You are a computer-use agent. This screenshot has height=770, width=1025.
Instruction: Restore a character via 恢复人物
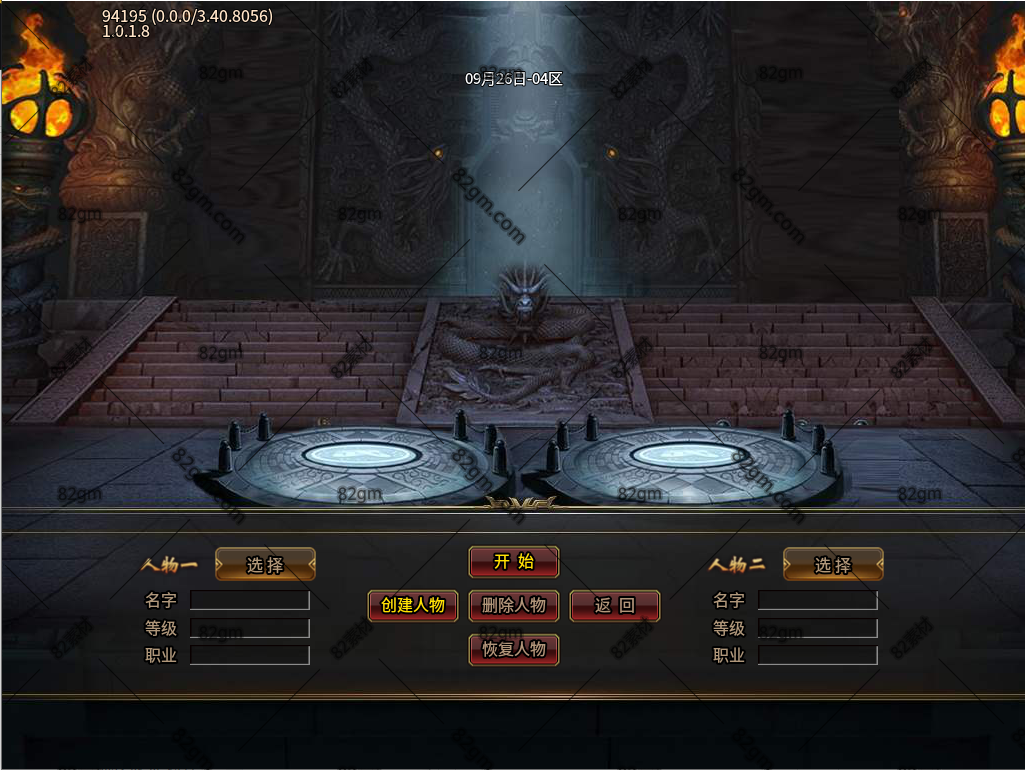click(x=514, y=649)
